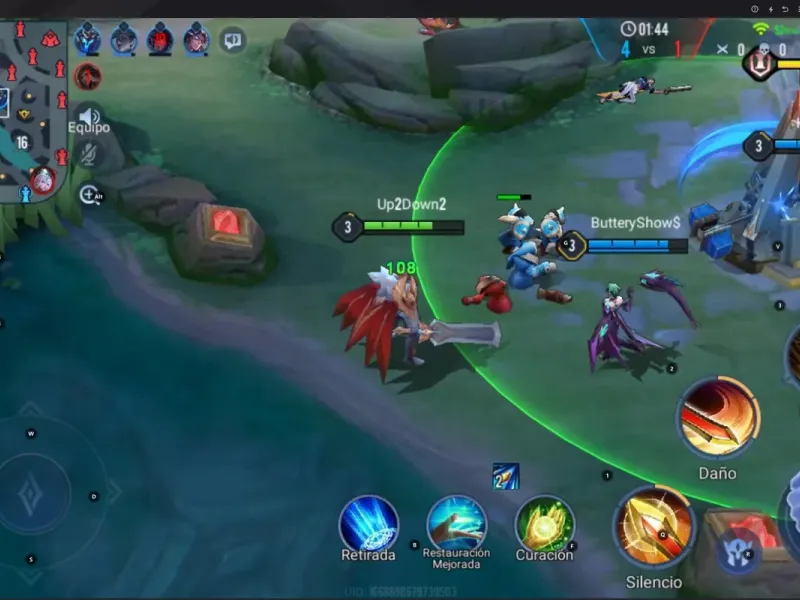Screen dimensions: 800x600
Task: Toggle the Equipo speaker voice channel
Action: tap(89, 115)
